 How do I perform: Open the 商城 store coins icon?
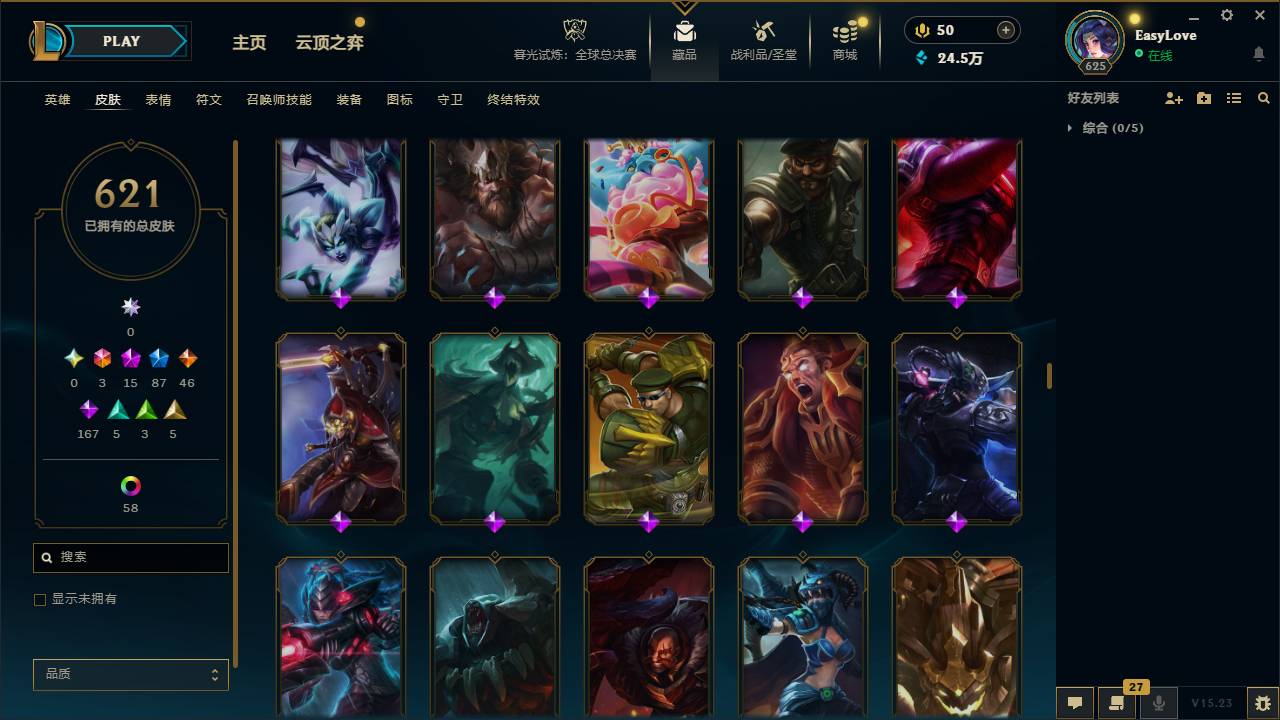point(843,30)
